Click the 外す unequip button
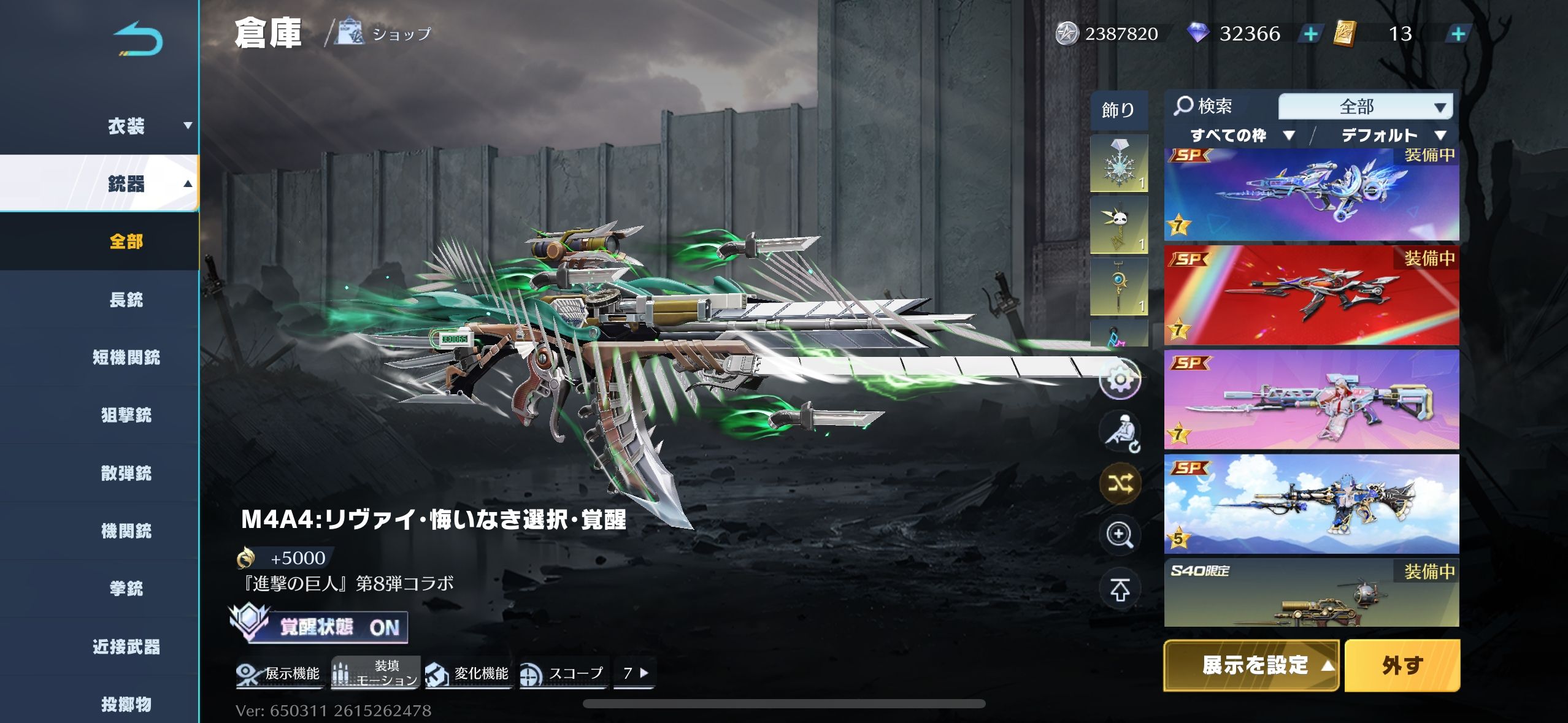Screen dimensions: 1568x723 click(x=1402, y=665)
